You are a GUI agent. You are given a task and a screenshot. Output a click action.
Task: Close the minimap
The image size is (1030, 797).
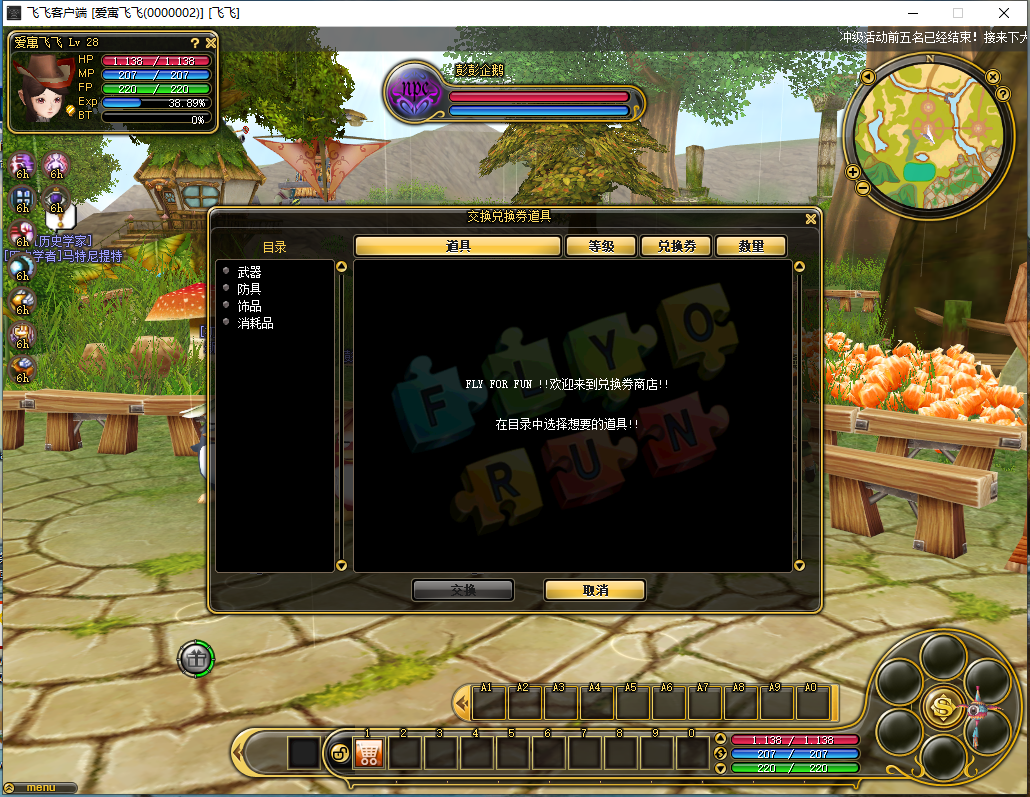992,77
